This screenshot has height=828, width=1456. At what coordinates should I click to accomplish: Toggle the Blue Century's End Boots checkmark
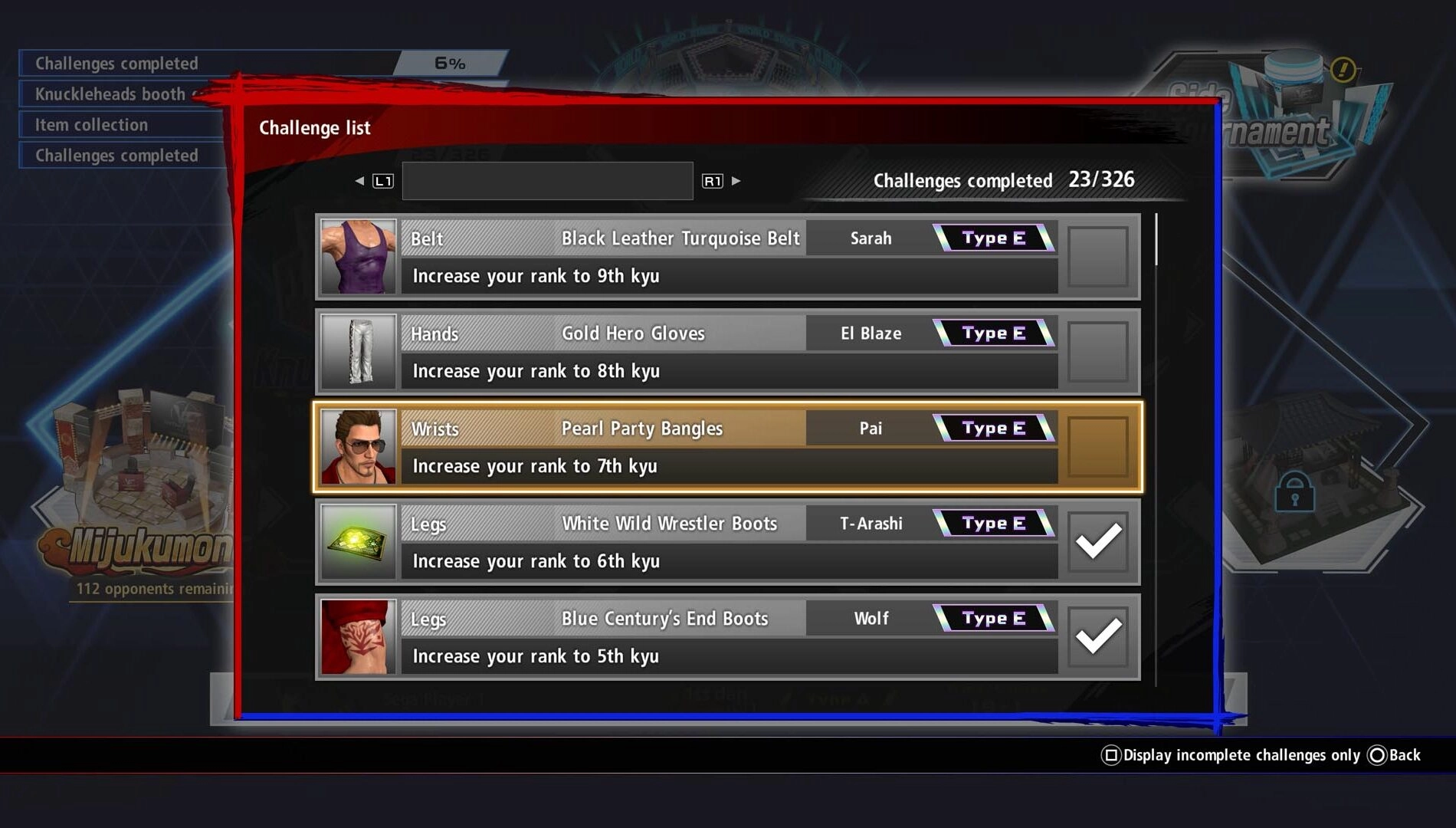pyautogui.click(x=1099, y=637)
